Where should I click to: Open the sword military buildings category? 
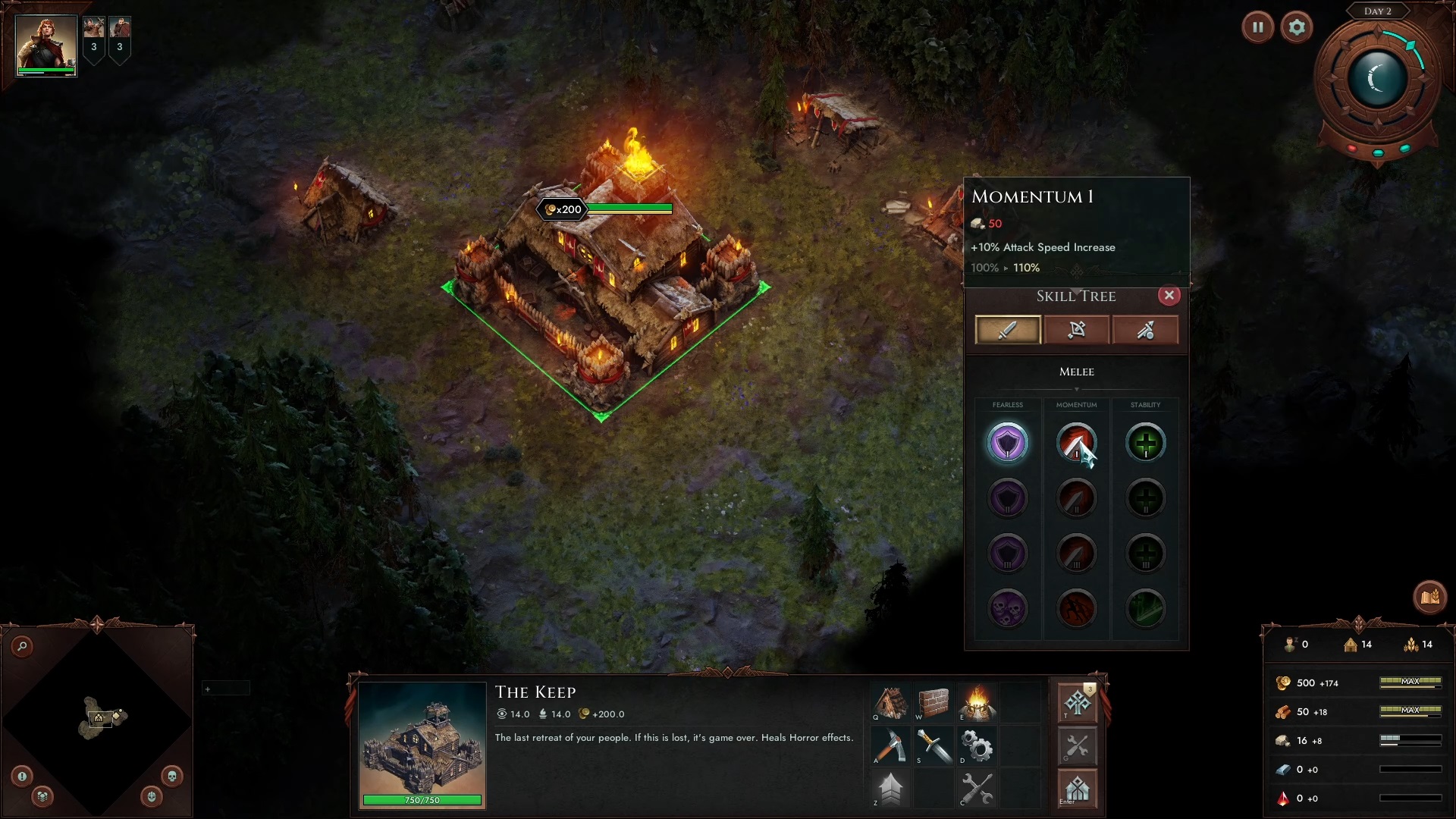click(934, 746)
